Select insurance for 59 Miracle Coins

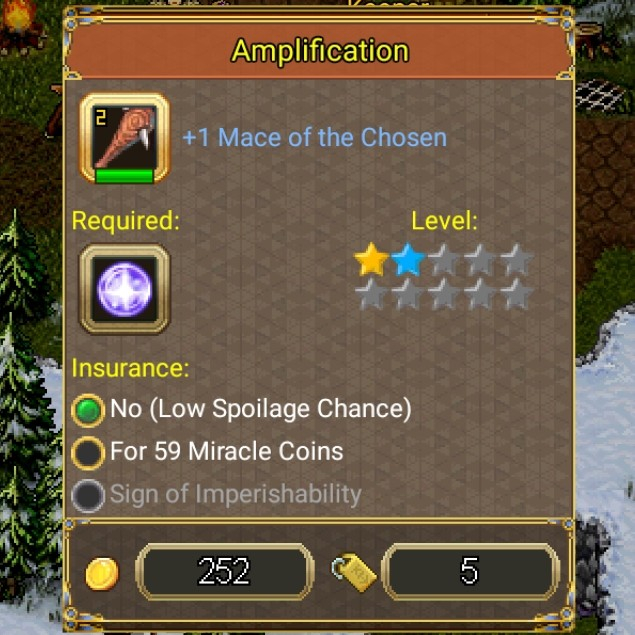(89, 452)
